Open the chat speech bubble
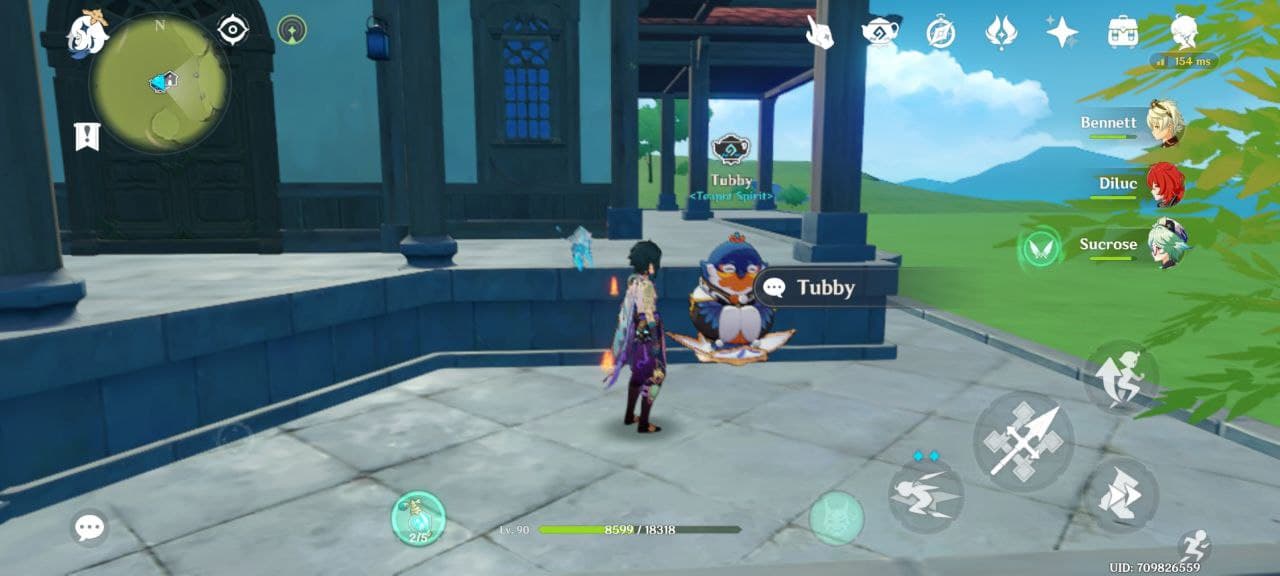Image resolution: width=1280 pixels, height=576 pixels. (x=90, y=527)
